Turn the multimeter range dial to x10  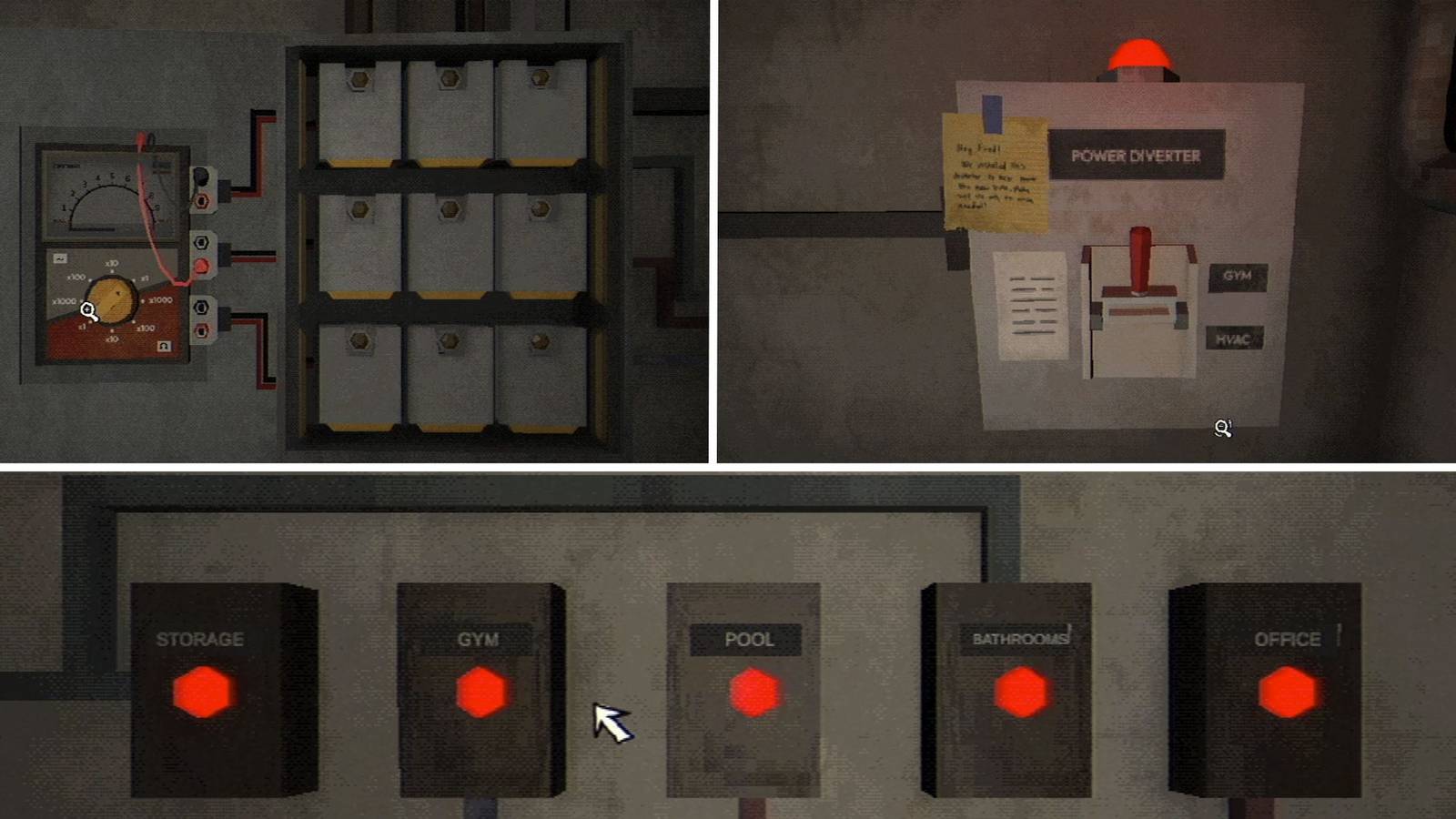pyautogui.click(x=110, y=263)
